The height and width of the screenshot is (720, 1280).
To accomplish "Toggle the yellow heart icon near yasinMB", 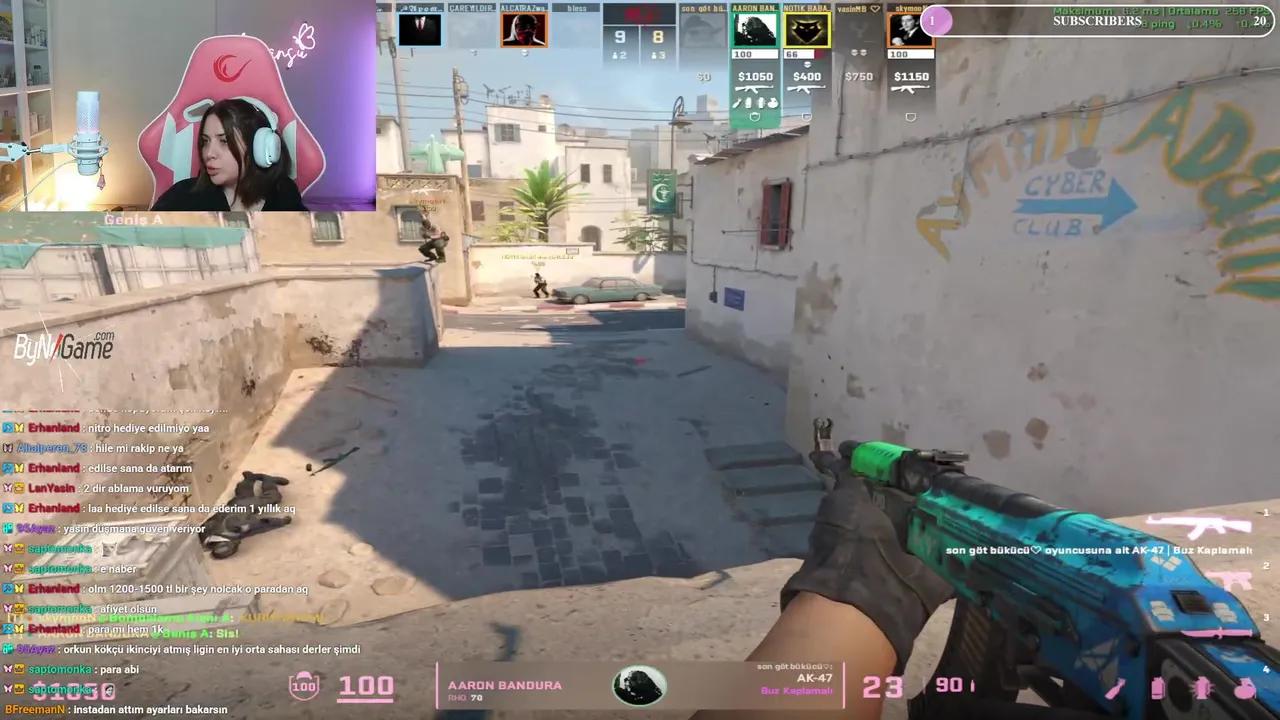I will (x=873, y=9).
